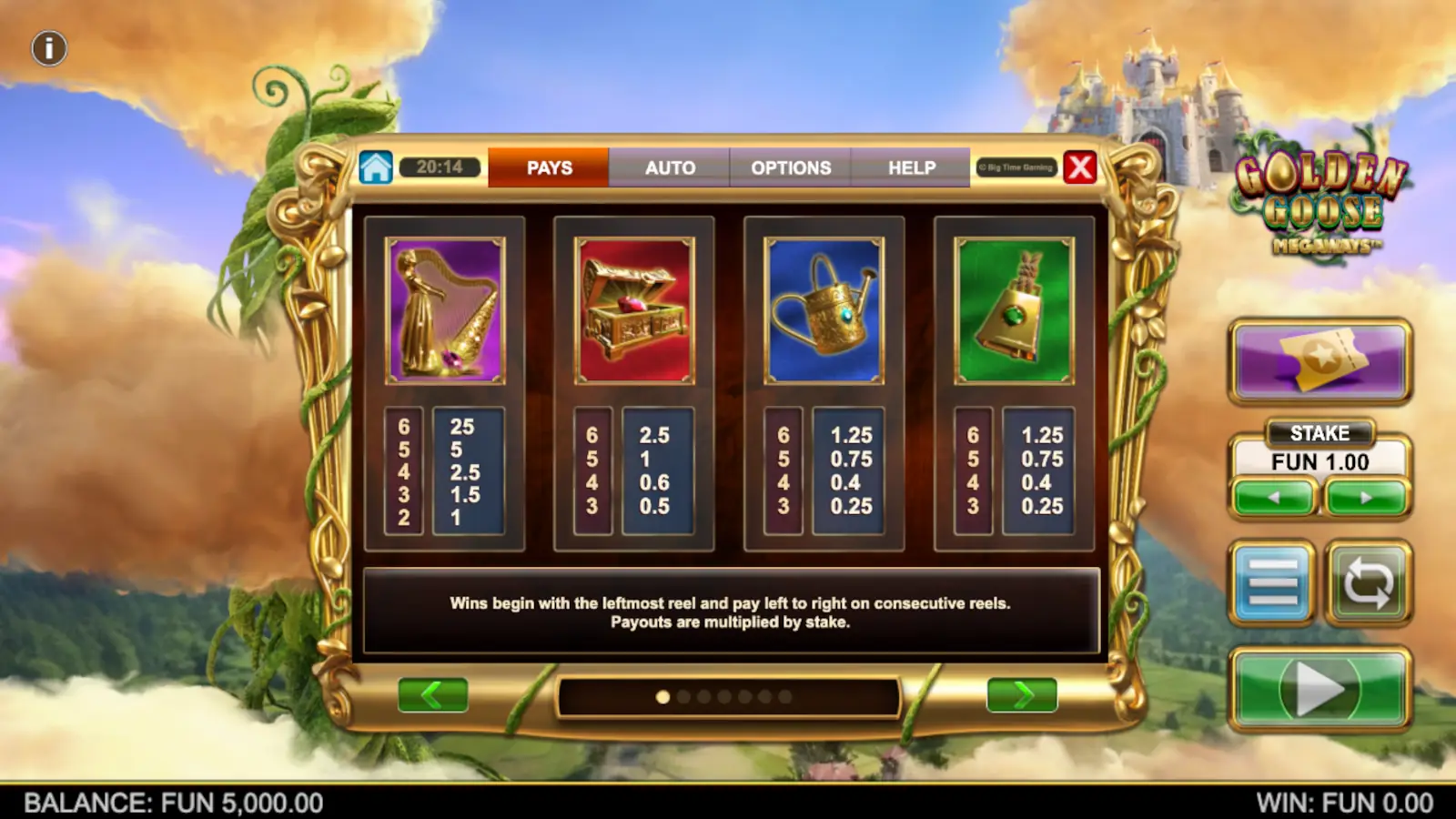Go to previous paytable page

click(432, 694)
